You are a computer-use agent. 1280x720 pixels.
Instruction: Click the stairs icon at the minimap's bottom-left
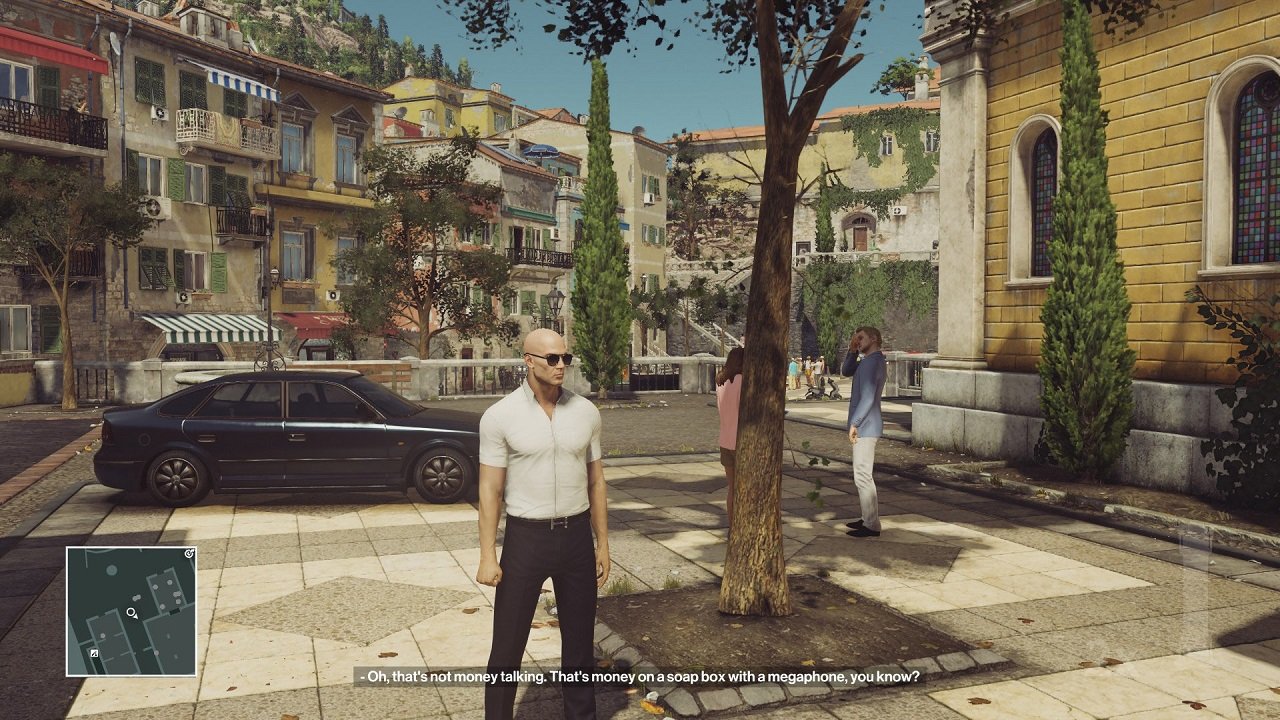(x=94, y=653)
